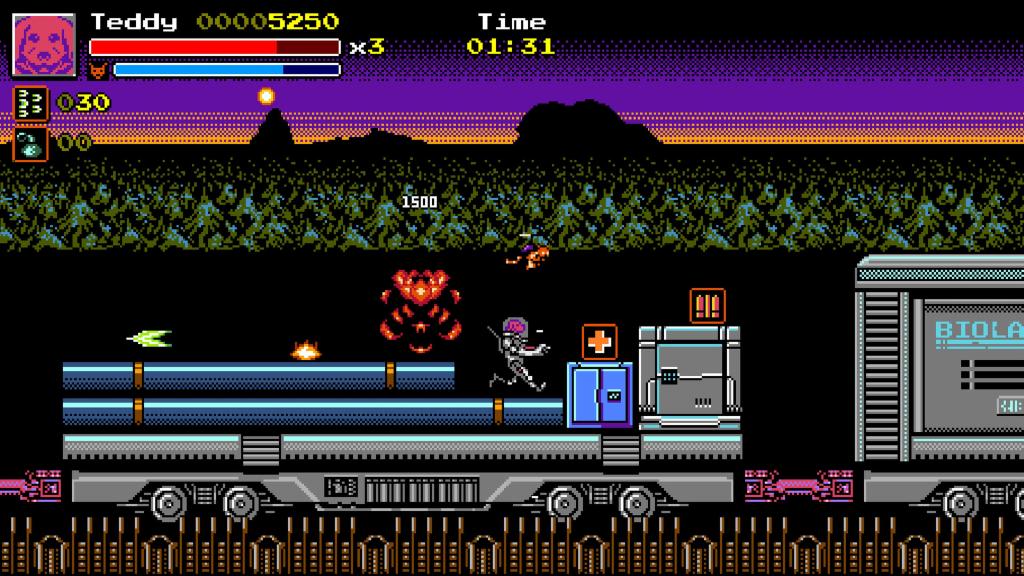
Task: Click Teddy's dog portrait
Action: 44,46
